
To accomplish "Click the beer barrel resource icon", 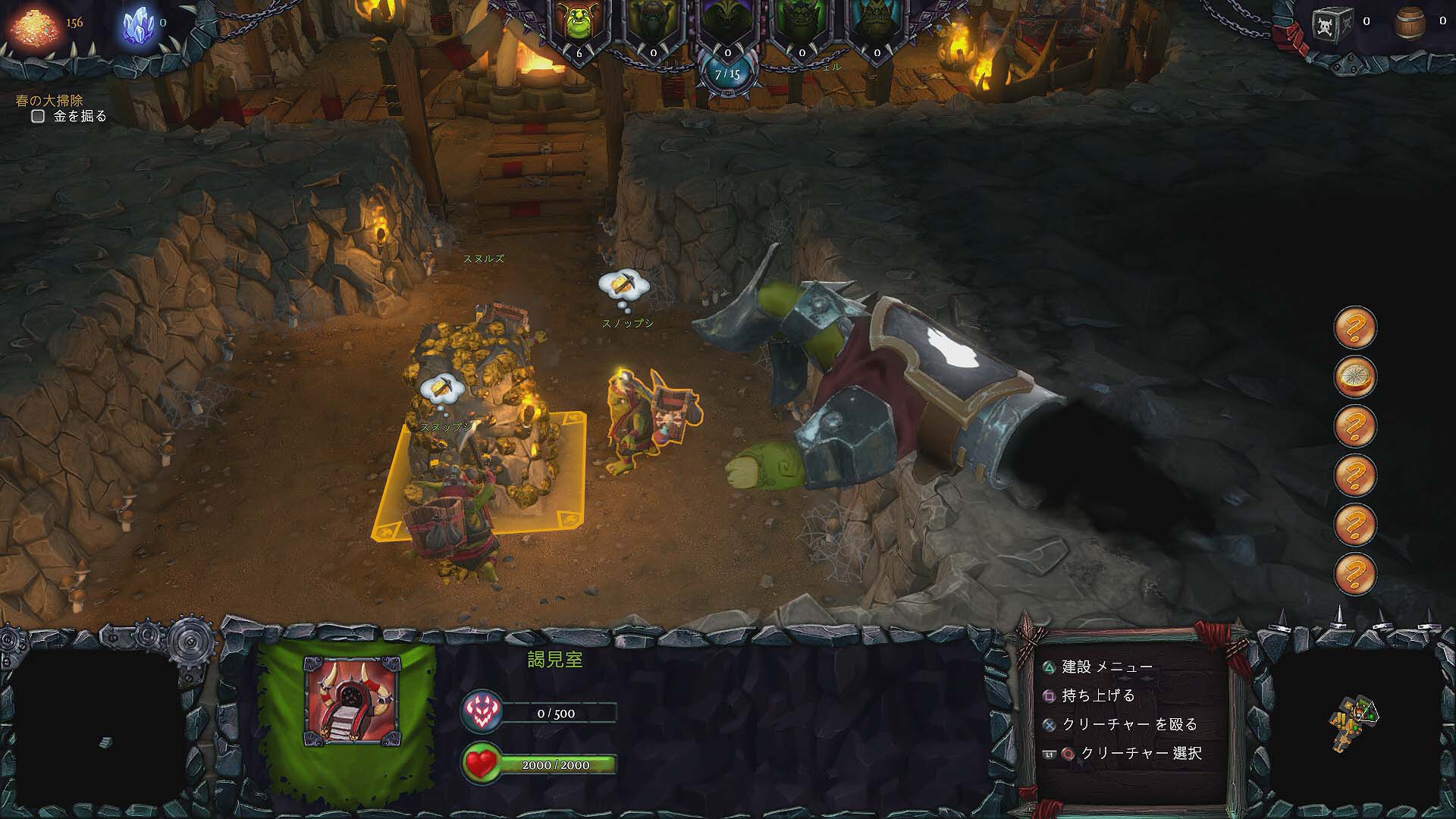I will 1410,23.
